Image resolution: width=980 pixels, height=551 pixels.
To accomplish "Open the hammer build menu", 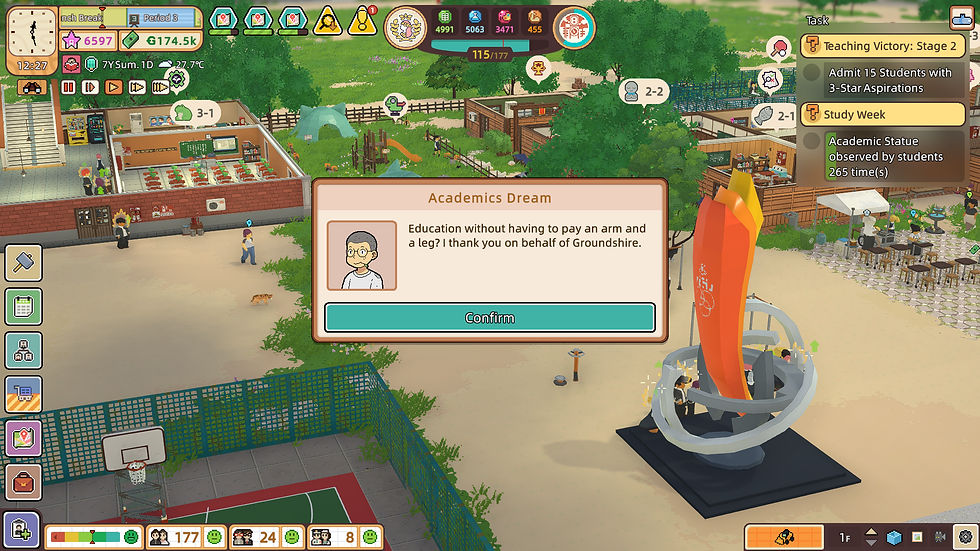I will (x=23, y=262).
